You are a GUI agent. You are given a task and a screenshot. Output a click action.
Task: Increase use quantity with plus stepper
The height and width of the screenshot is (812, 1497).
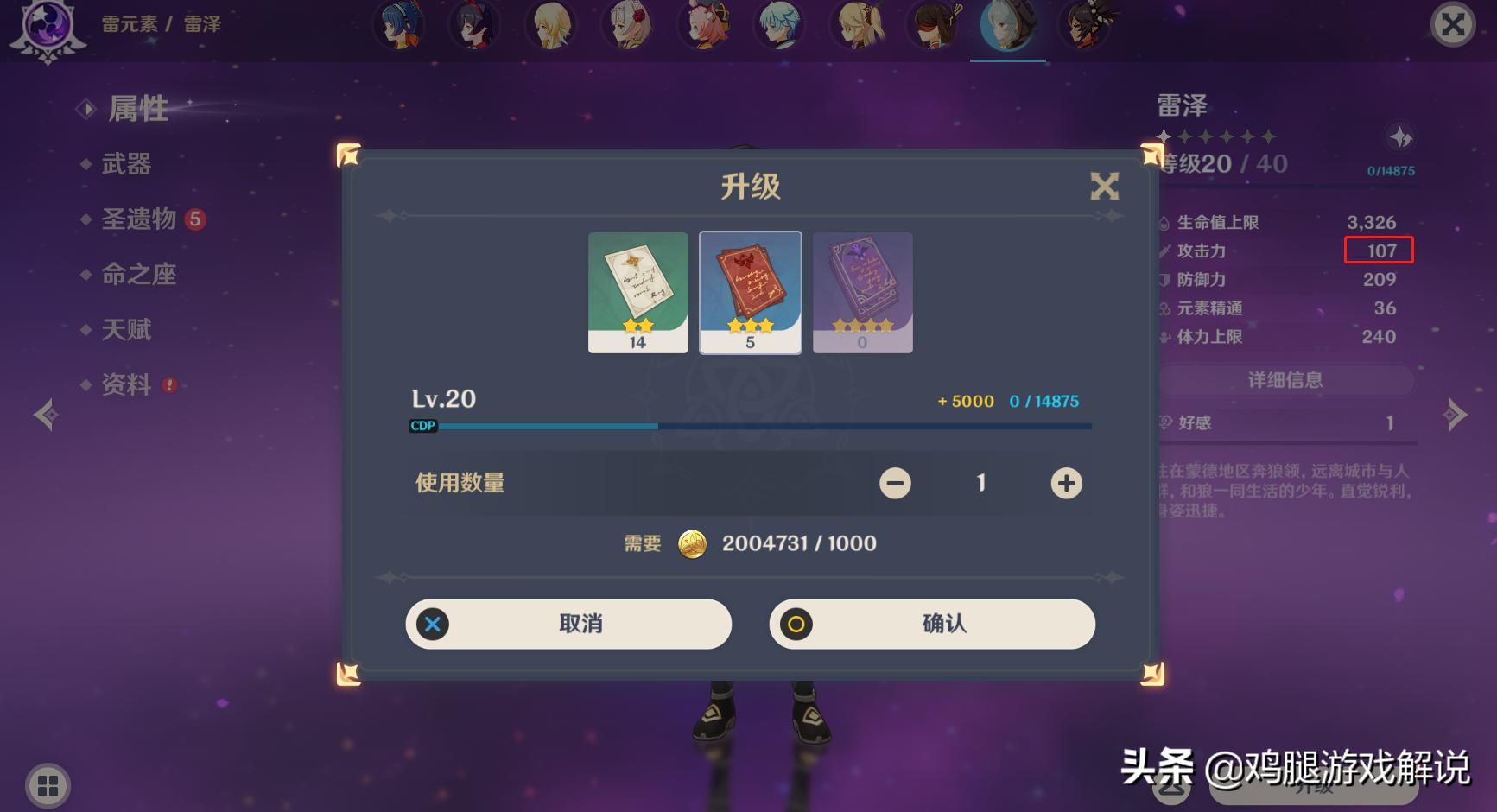(1066, 483)
